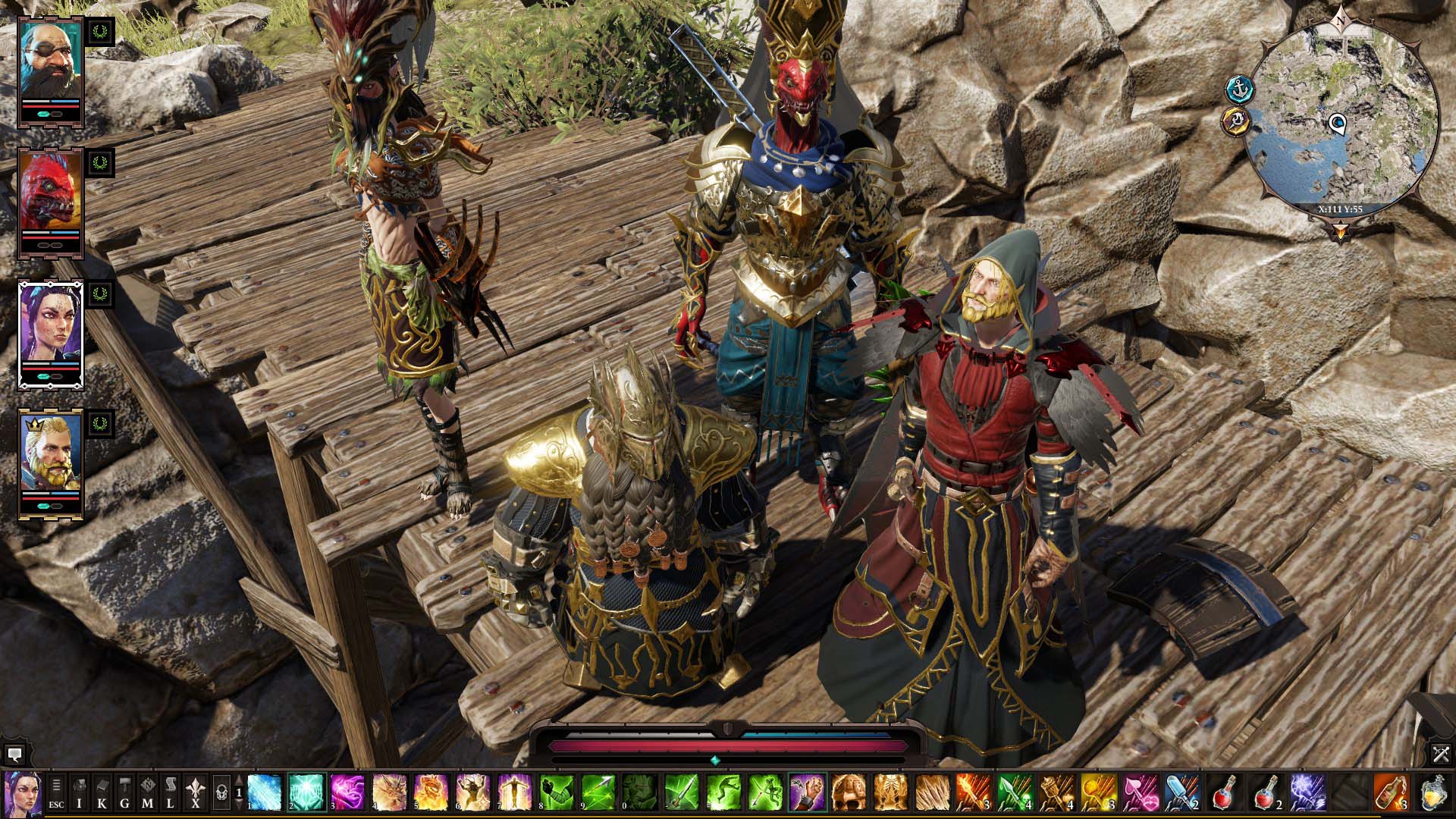Open the inventory with the I button

click(x=79, y=793)
